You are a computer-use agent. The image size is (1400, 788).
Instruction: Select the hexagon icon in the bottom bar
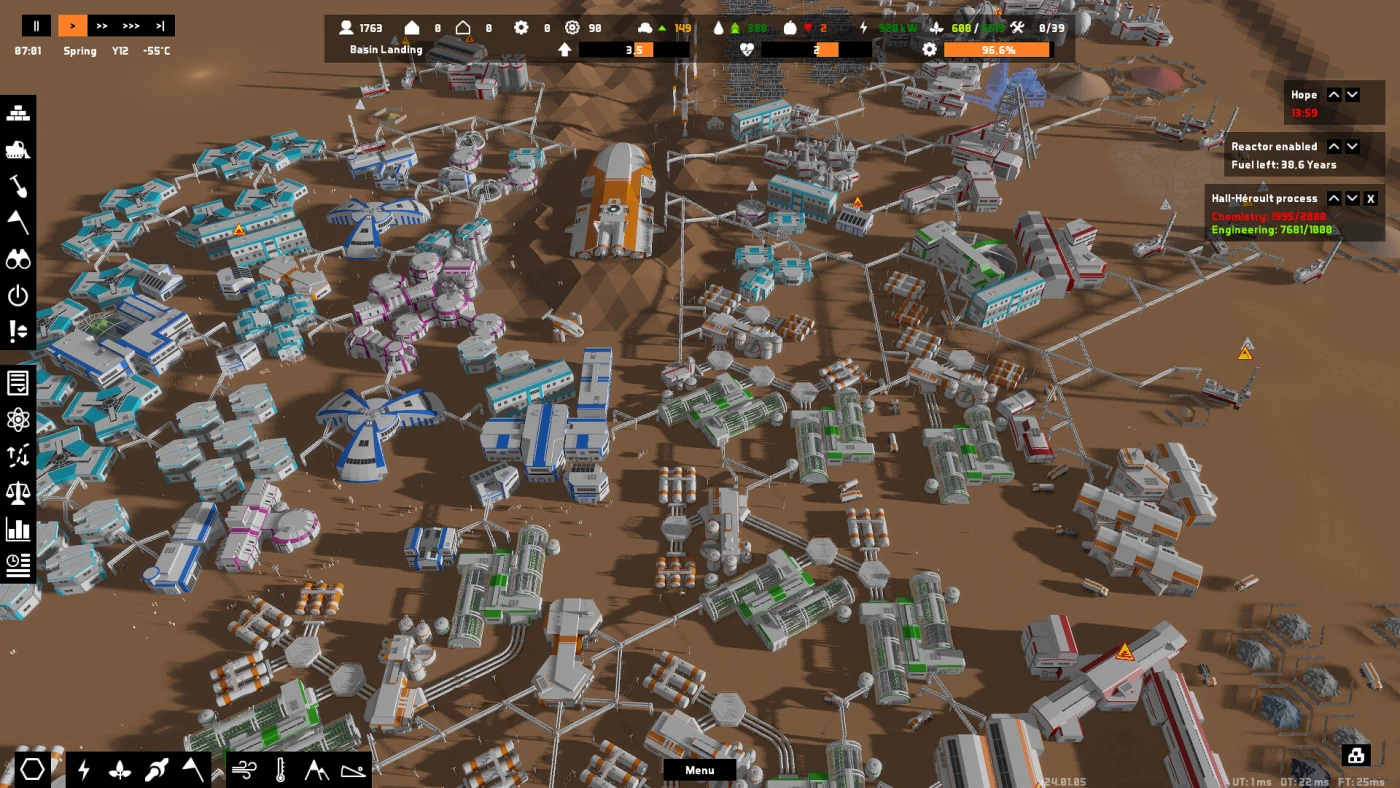33,769
